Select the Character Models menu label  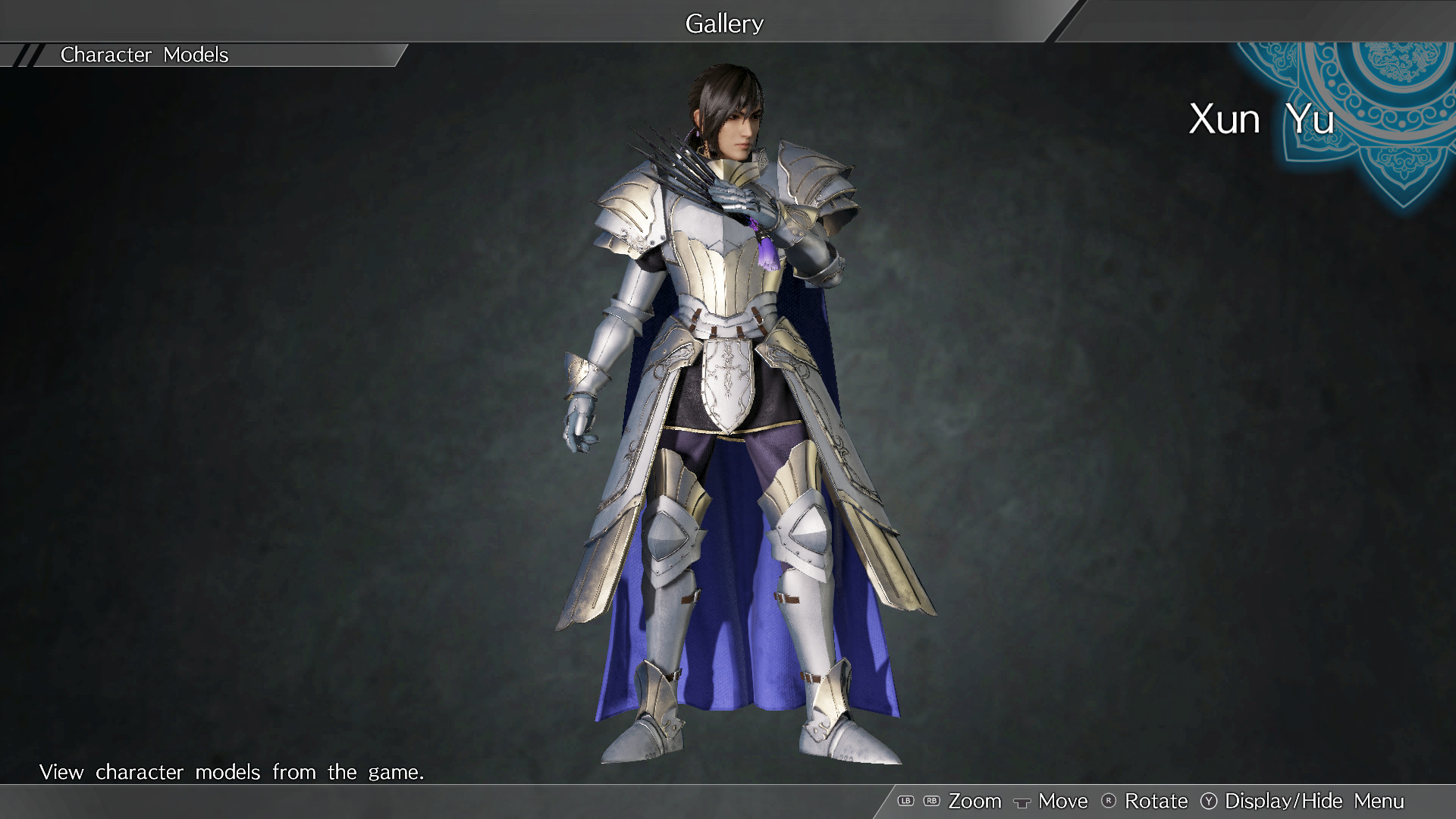tap(145, 55)
